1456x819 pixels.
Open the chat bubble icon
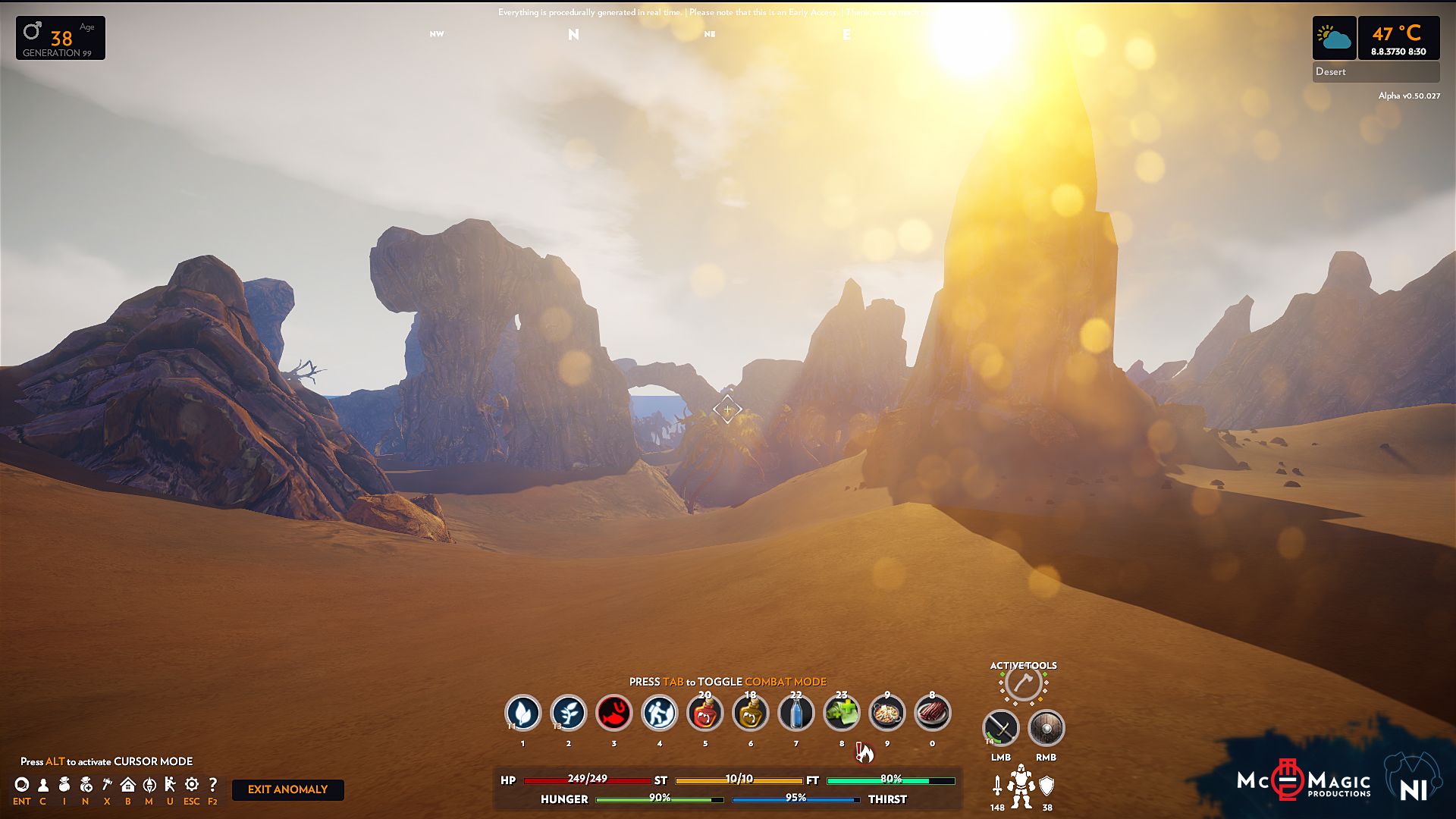[22, 785]
